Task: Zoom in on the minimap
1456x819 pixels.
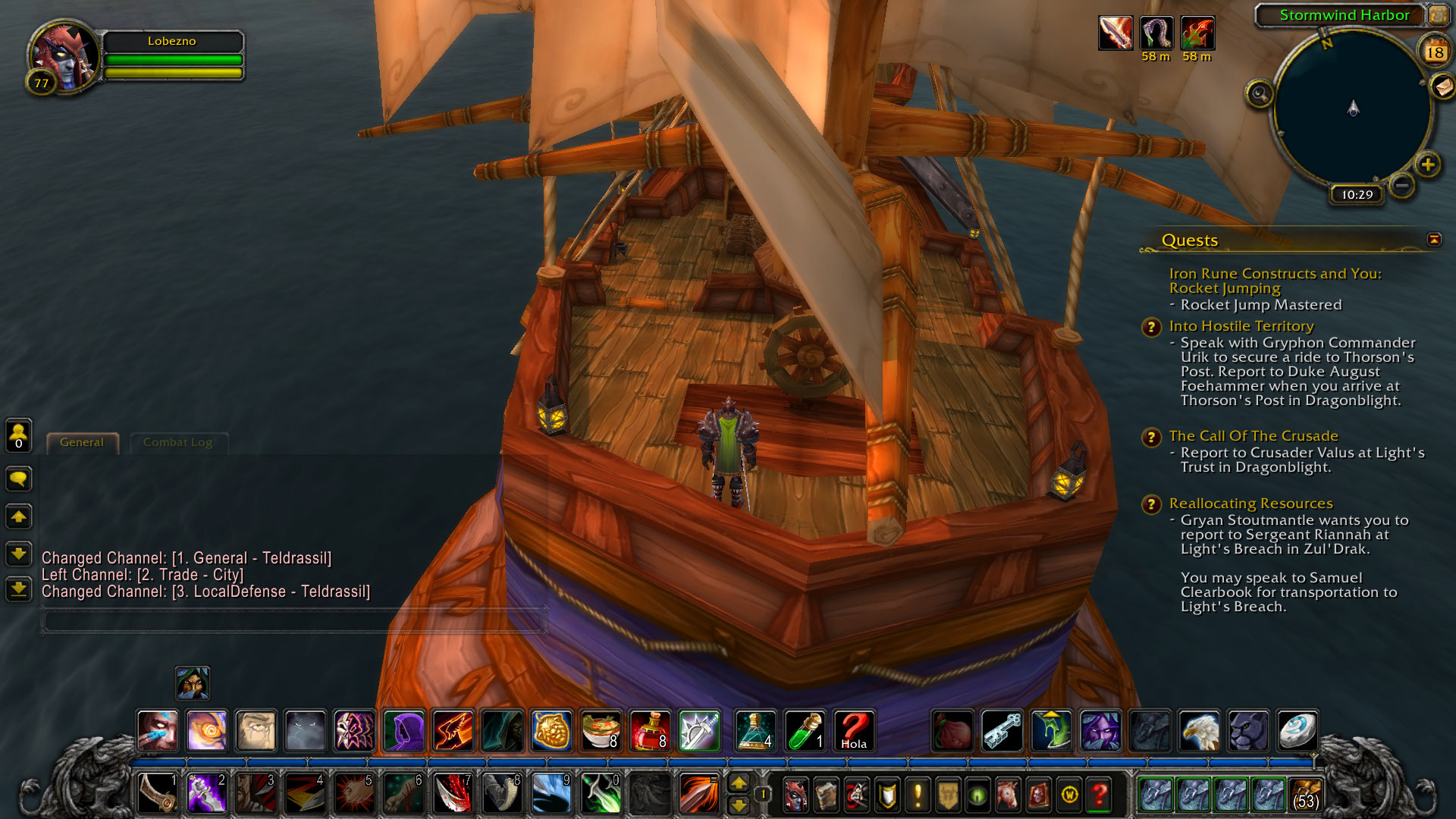Action: point(1428,165)
